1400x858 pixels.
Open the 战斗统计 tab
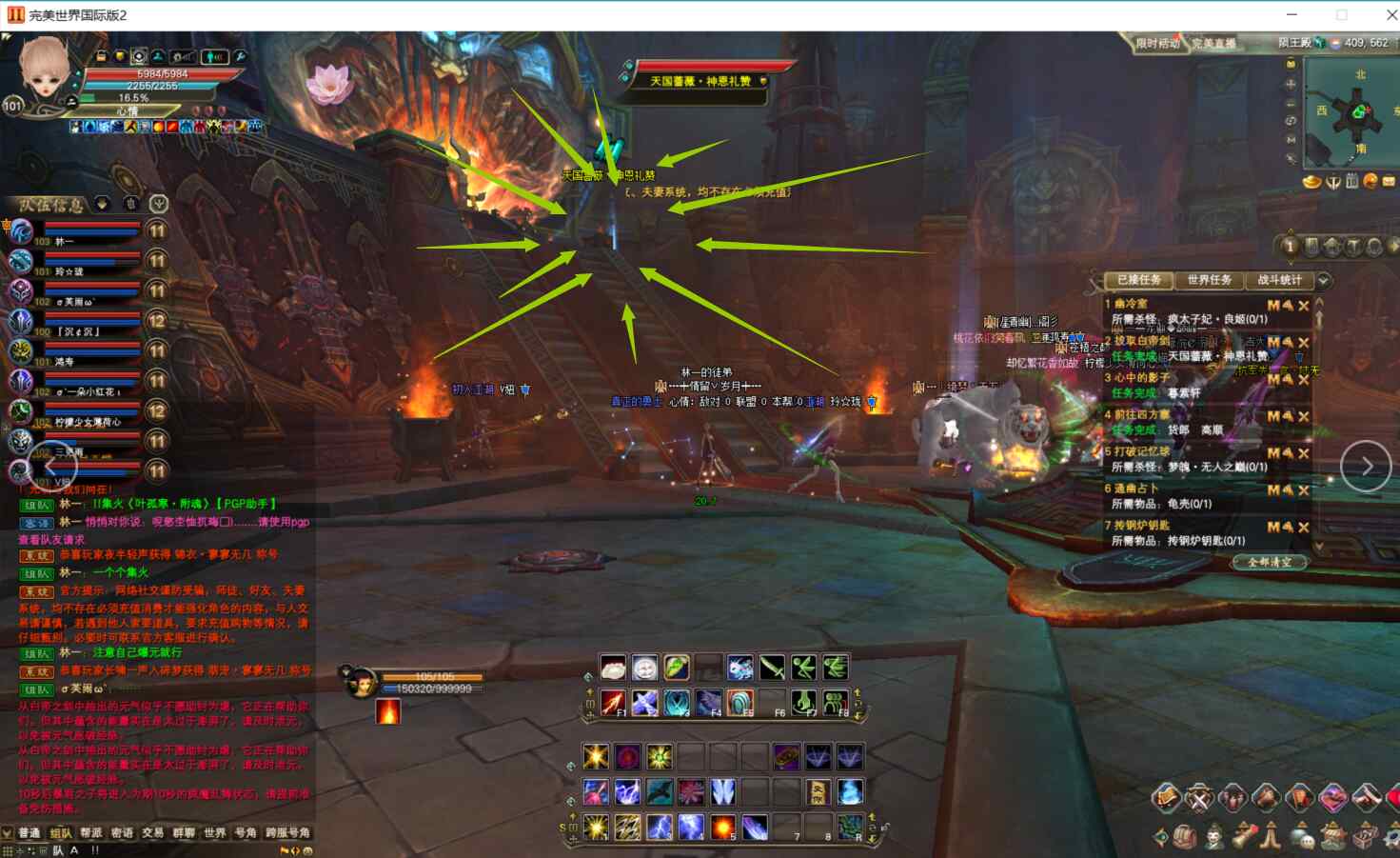1278,280
